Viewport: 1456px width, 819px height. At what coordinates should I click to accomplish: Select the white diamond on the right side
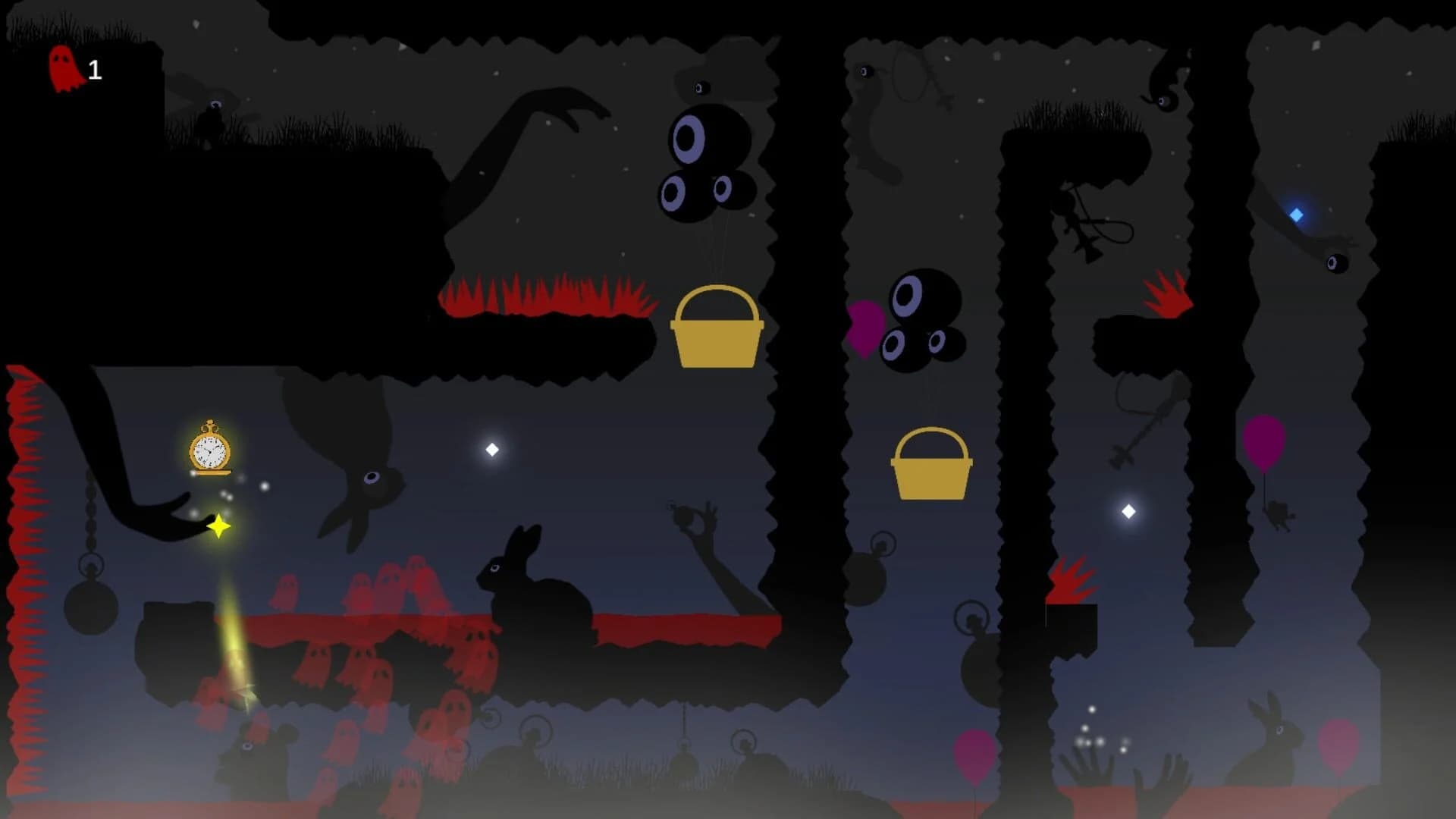(x=1129, y=510)
